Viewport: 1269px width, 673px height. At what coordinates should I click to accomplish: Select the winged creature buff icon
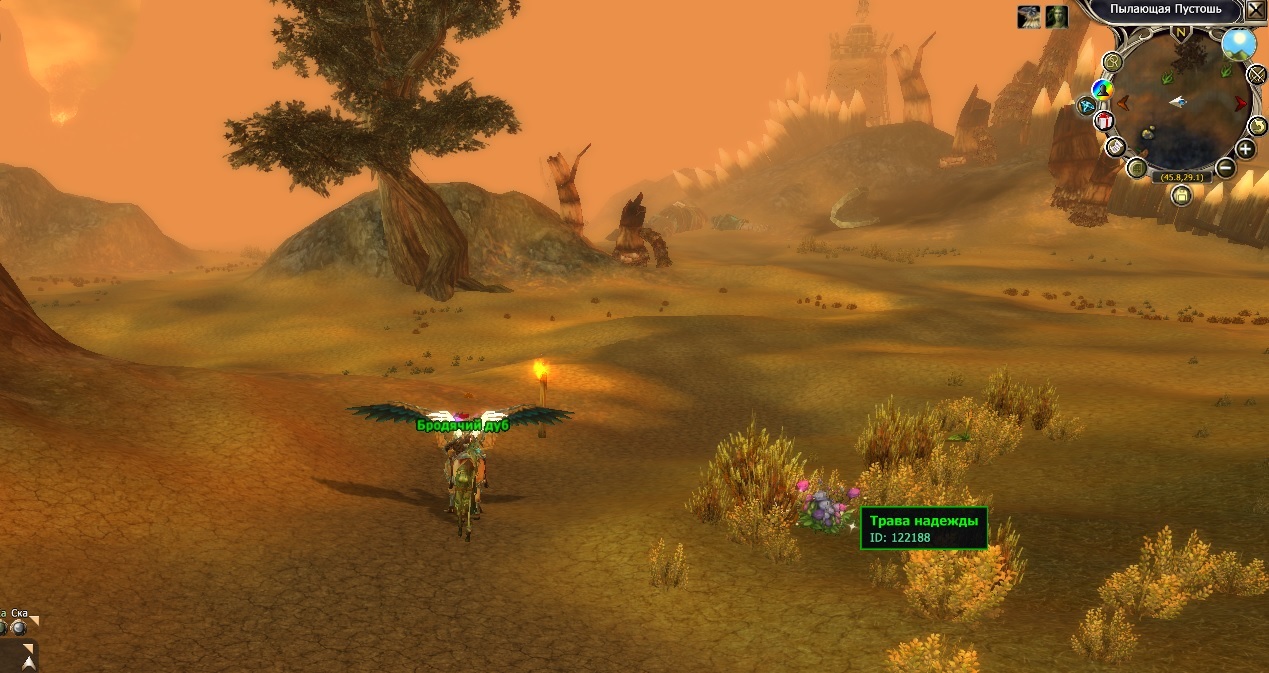pyautogui.click(x=1029, y=17)
